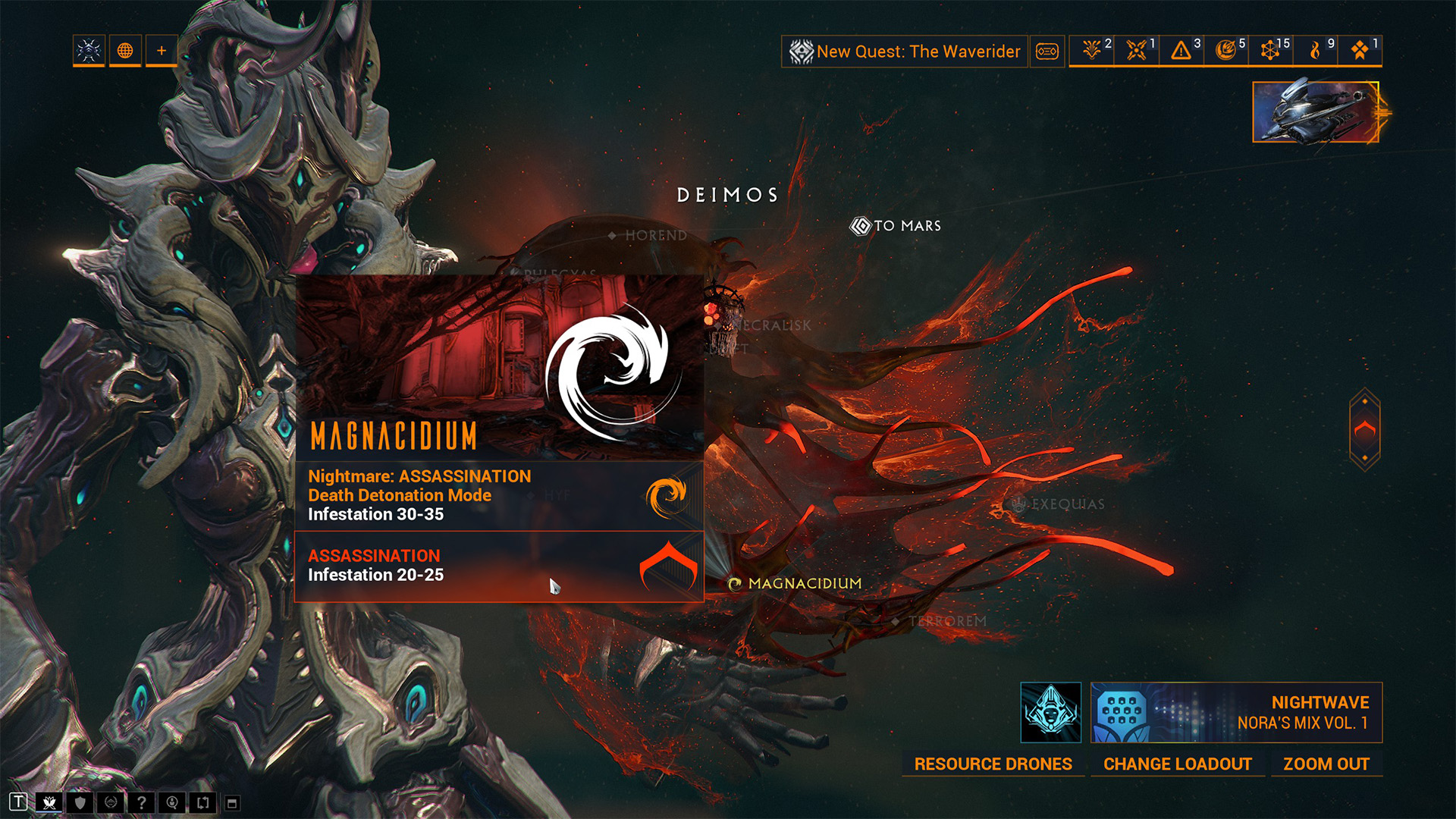The width and height of the screenshot is (1456, 819).
Task: Open the globe matchmaking mode icon
Action: (125, 51)
